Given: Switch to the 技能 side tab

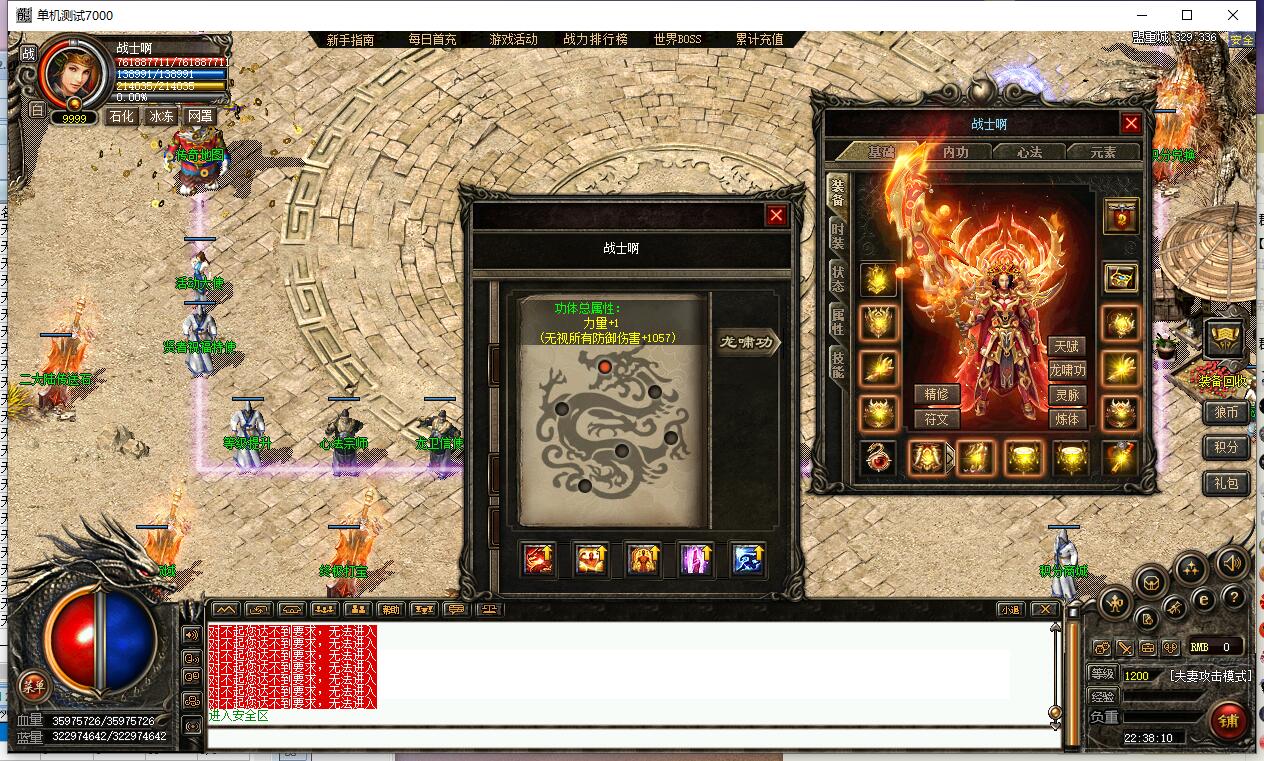Looking at the screenshot, I should [x=838, y=364].
